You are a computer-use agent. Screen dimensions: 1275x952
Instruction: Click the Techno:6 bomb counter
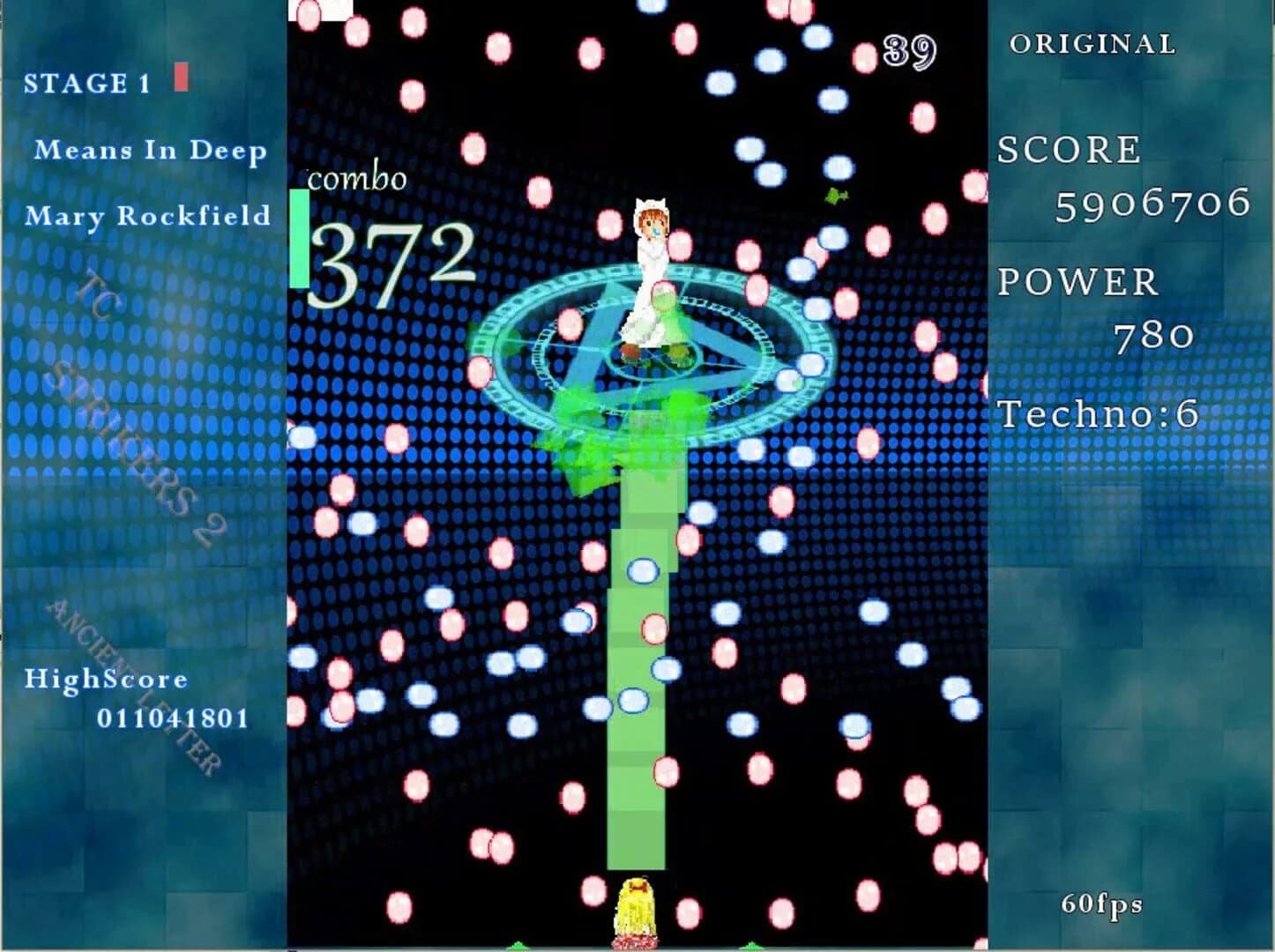coord(1095,413)
